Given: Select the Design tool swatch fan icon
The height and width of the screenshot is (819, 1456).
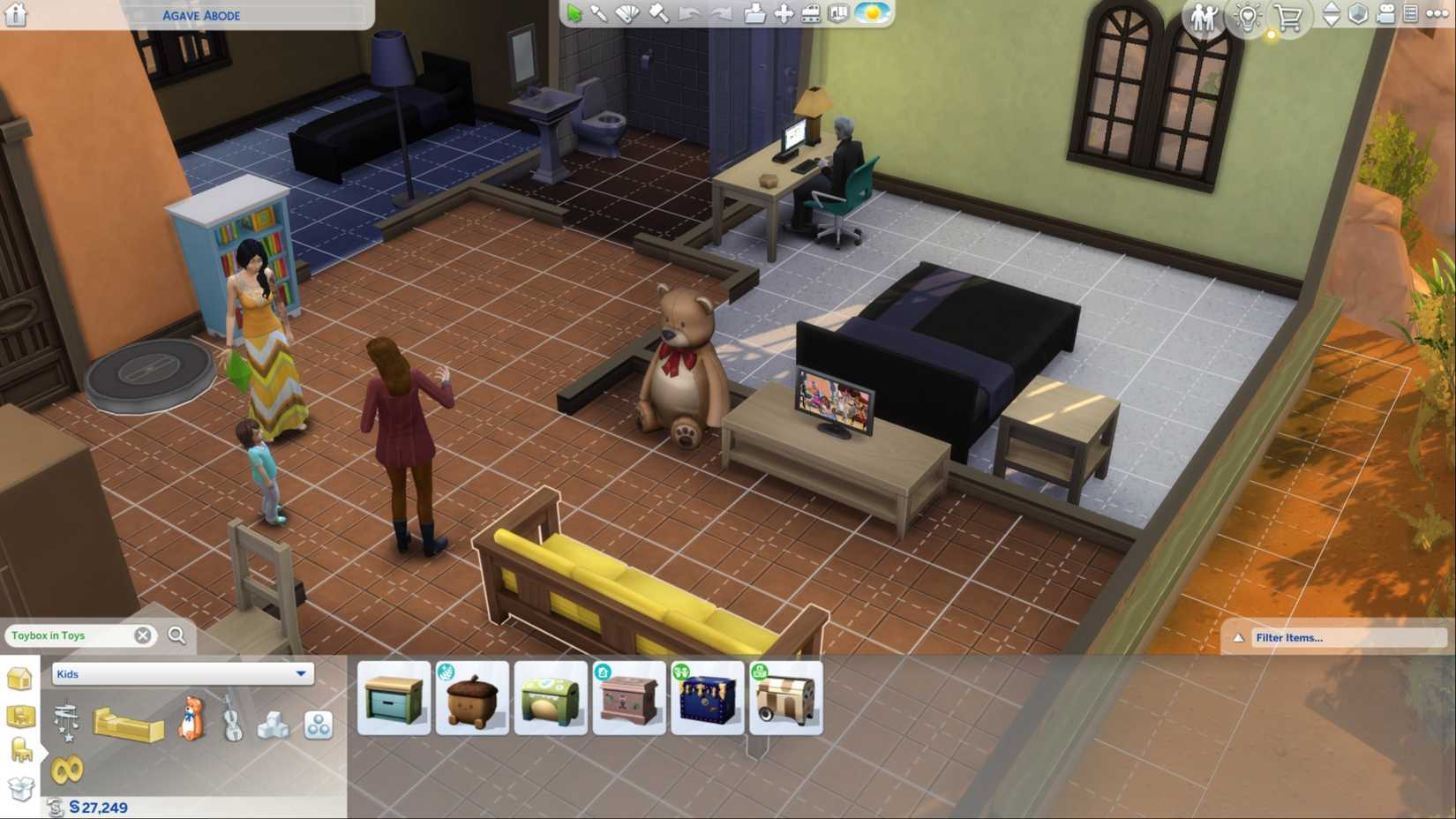Looking at the screenshot, I should click(x=628, y=15).
